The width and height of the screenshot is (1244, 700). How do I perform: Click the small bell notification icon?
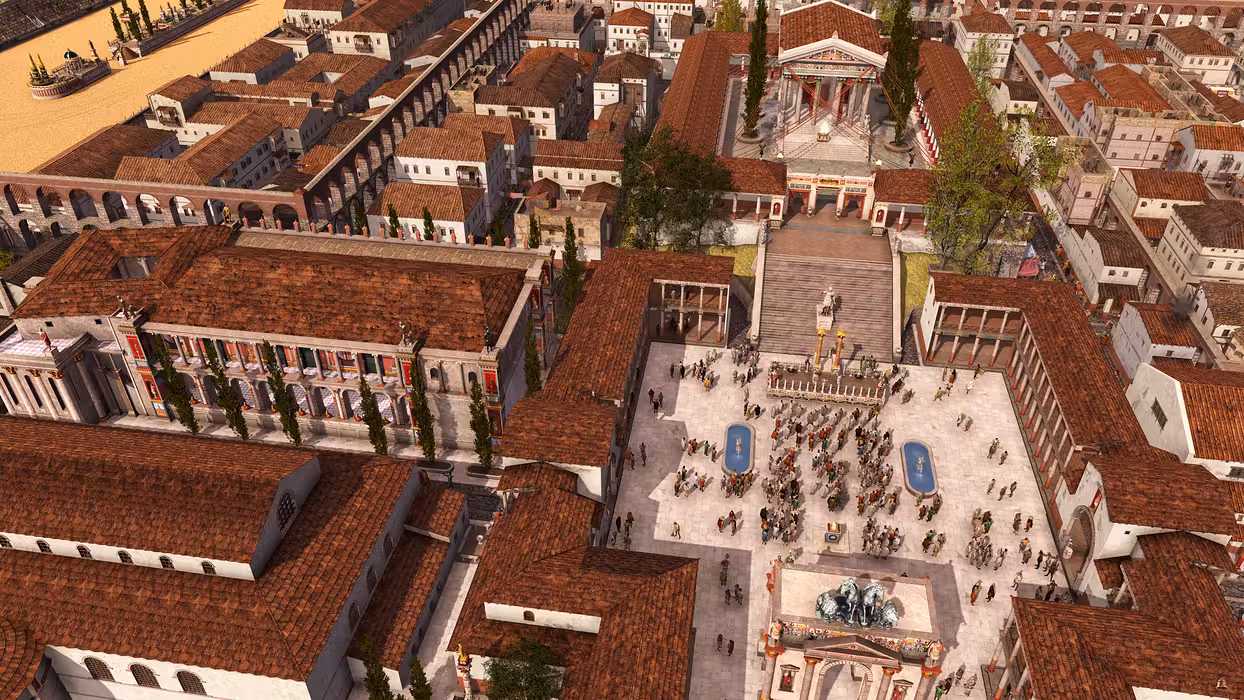(x=1222, y=684)
